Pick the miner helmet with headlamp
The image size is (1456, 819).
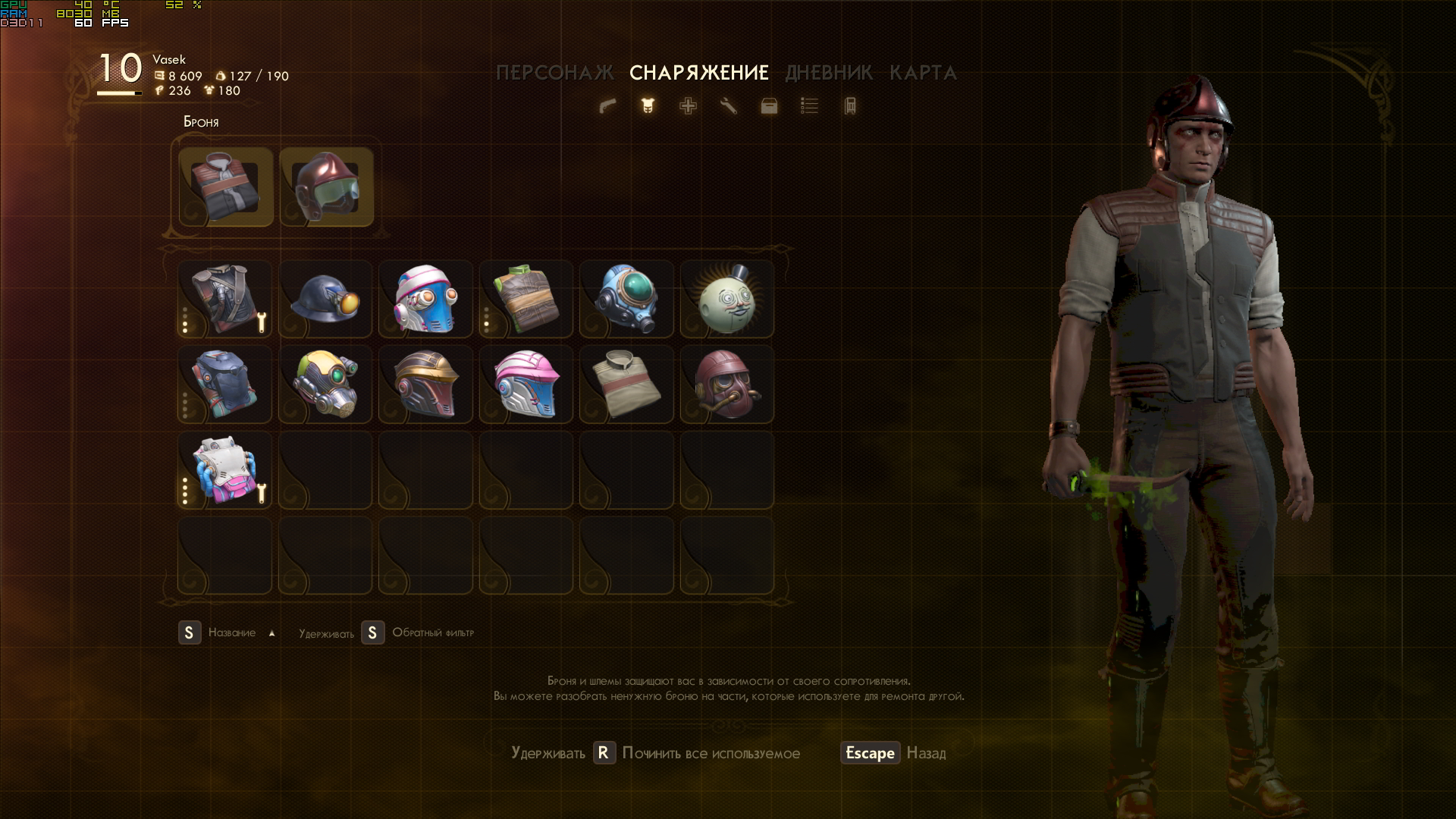coord(325,300)
